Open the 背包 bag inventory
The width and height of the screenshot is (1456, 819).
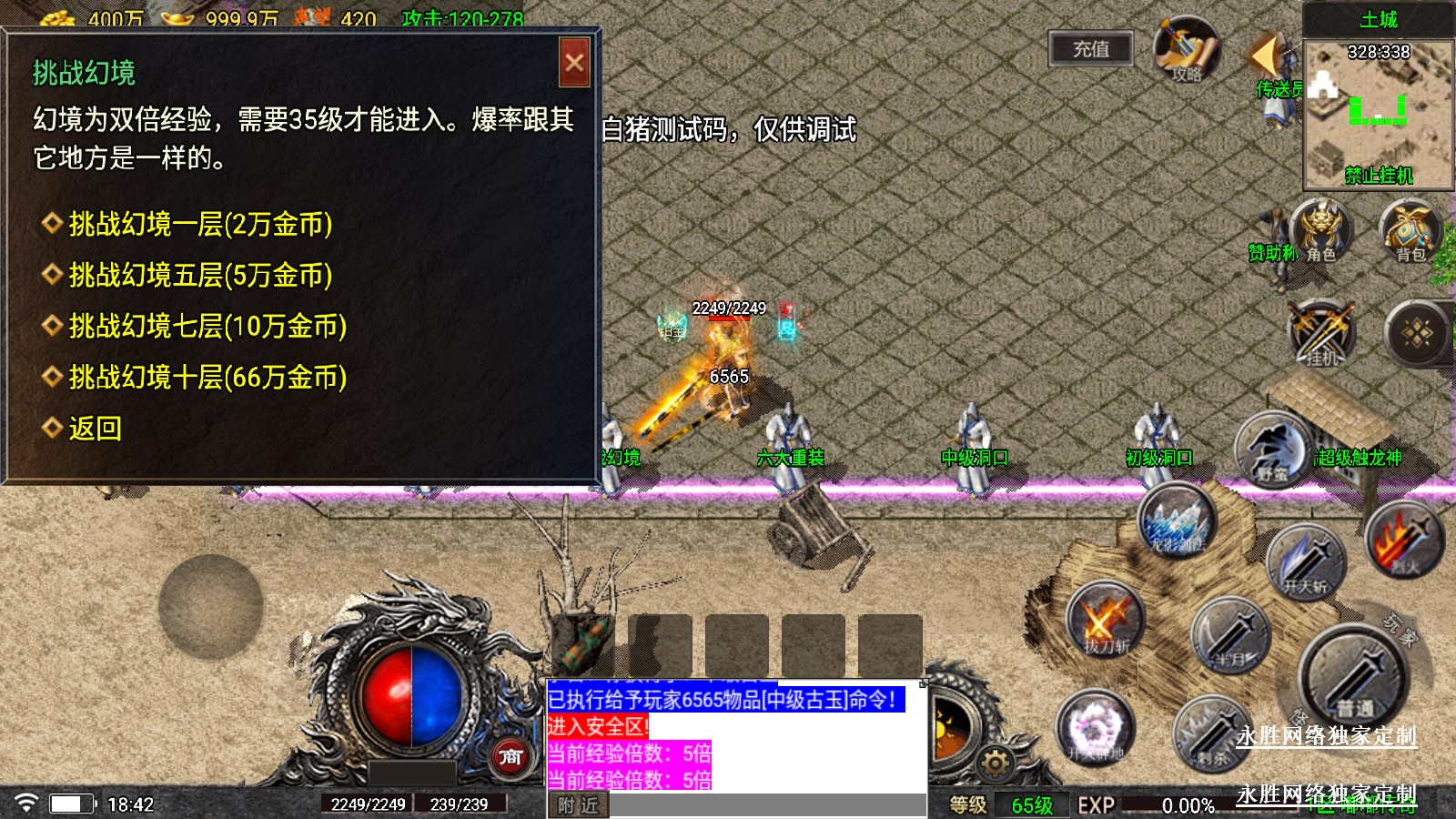(1410, 231)
